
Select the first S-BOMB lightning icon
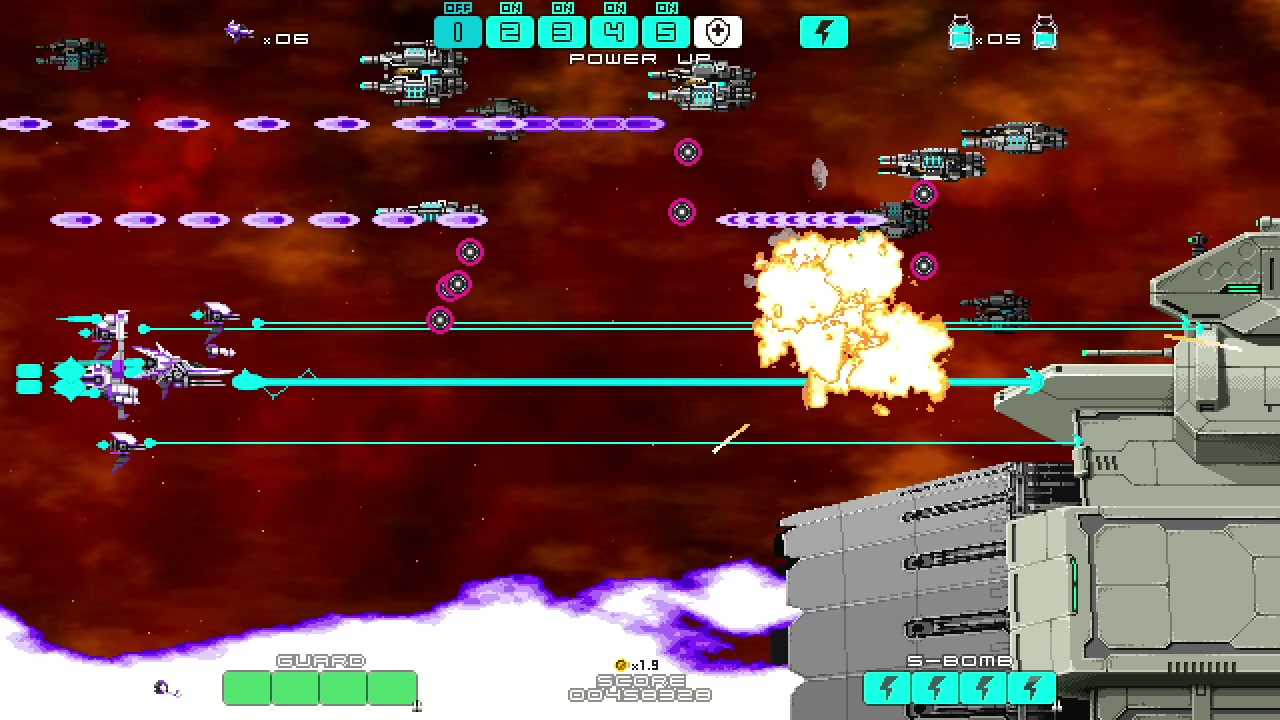point(886,686)
